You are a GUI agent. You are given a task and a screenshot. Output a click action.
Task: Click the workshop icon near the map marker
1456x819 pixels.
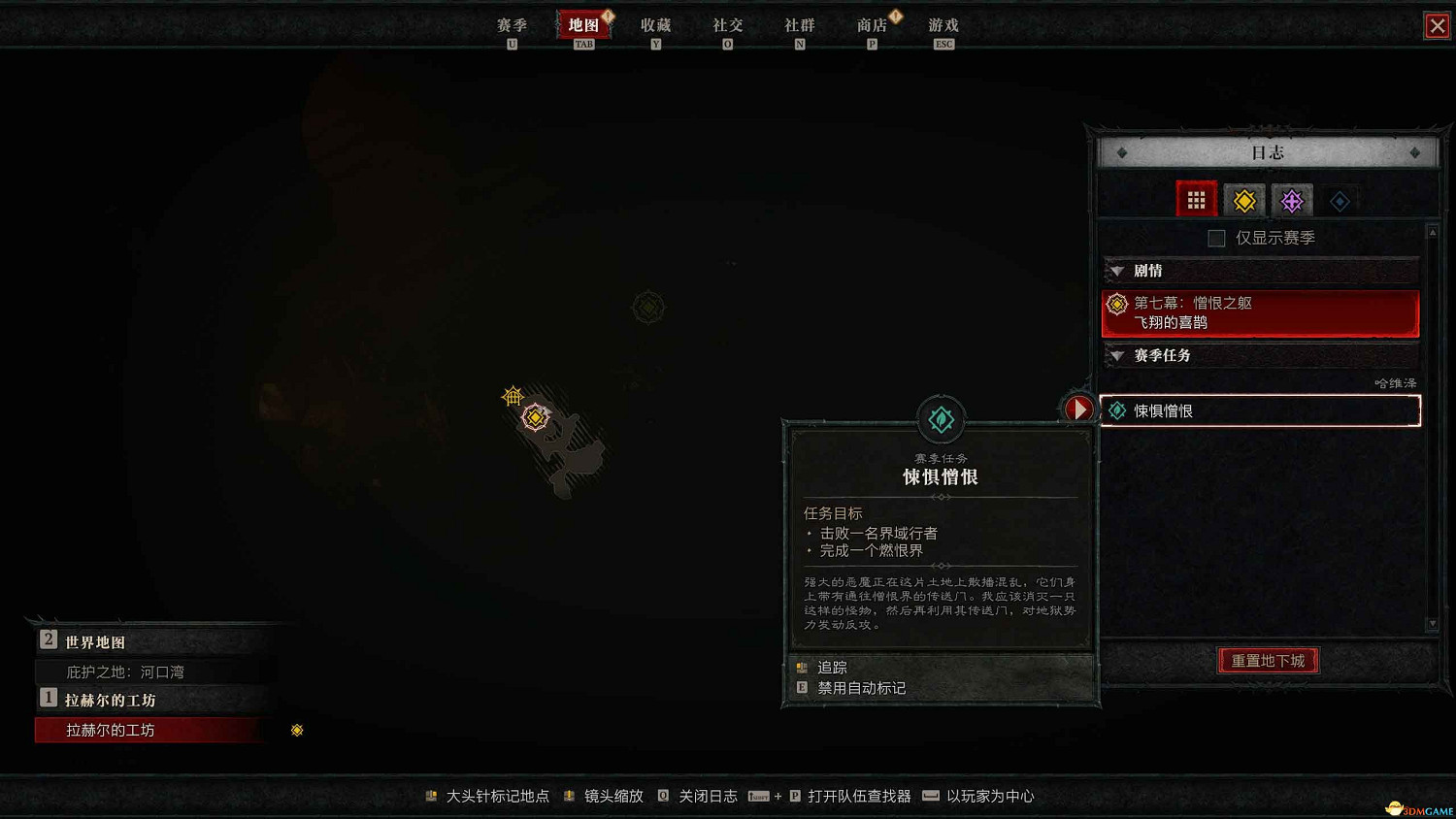coord(513,396)
